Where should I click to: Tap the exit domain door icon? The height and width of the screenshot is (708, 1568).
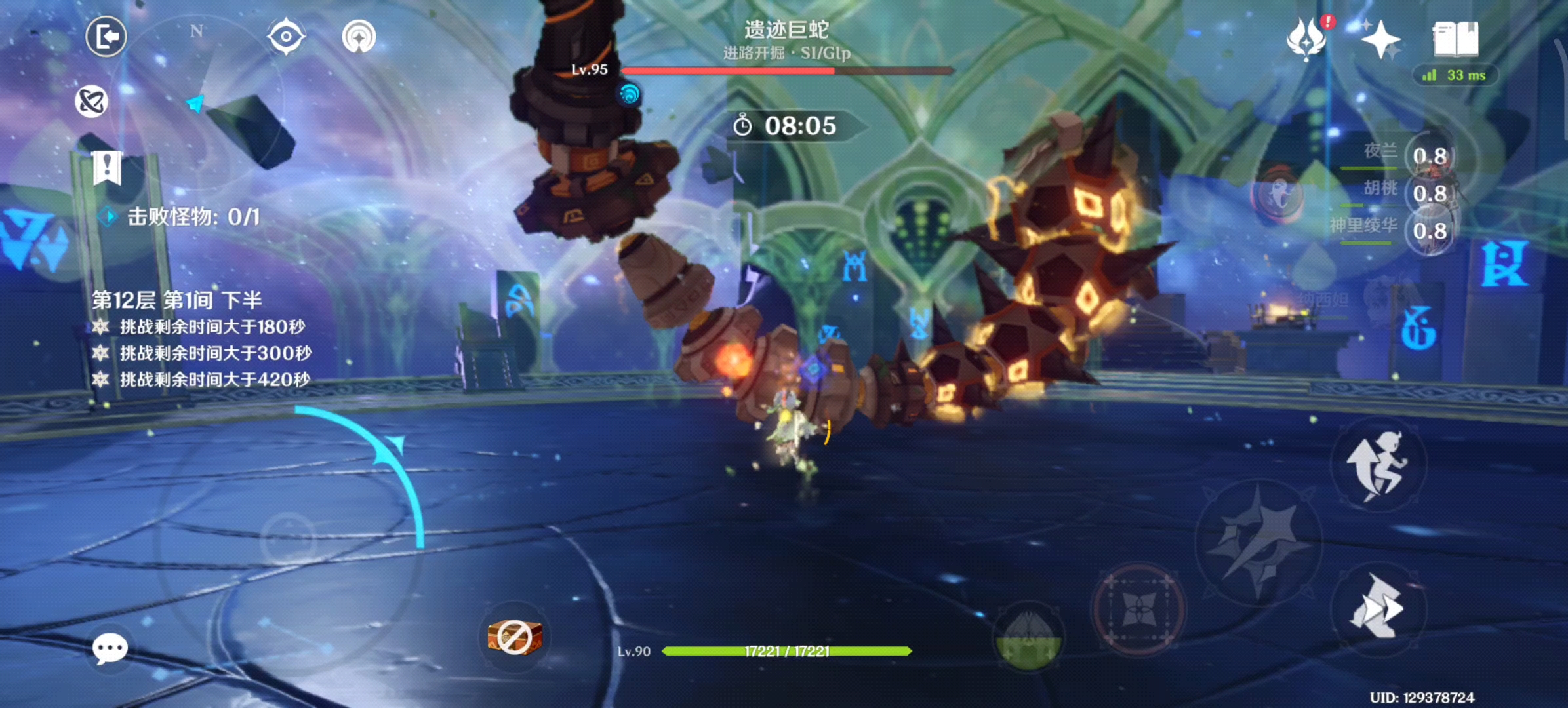coord(106,36)
